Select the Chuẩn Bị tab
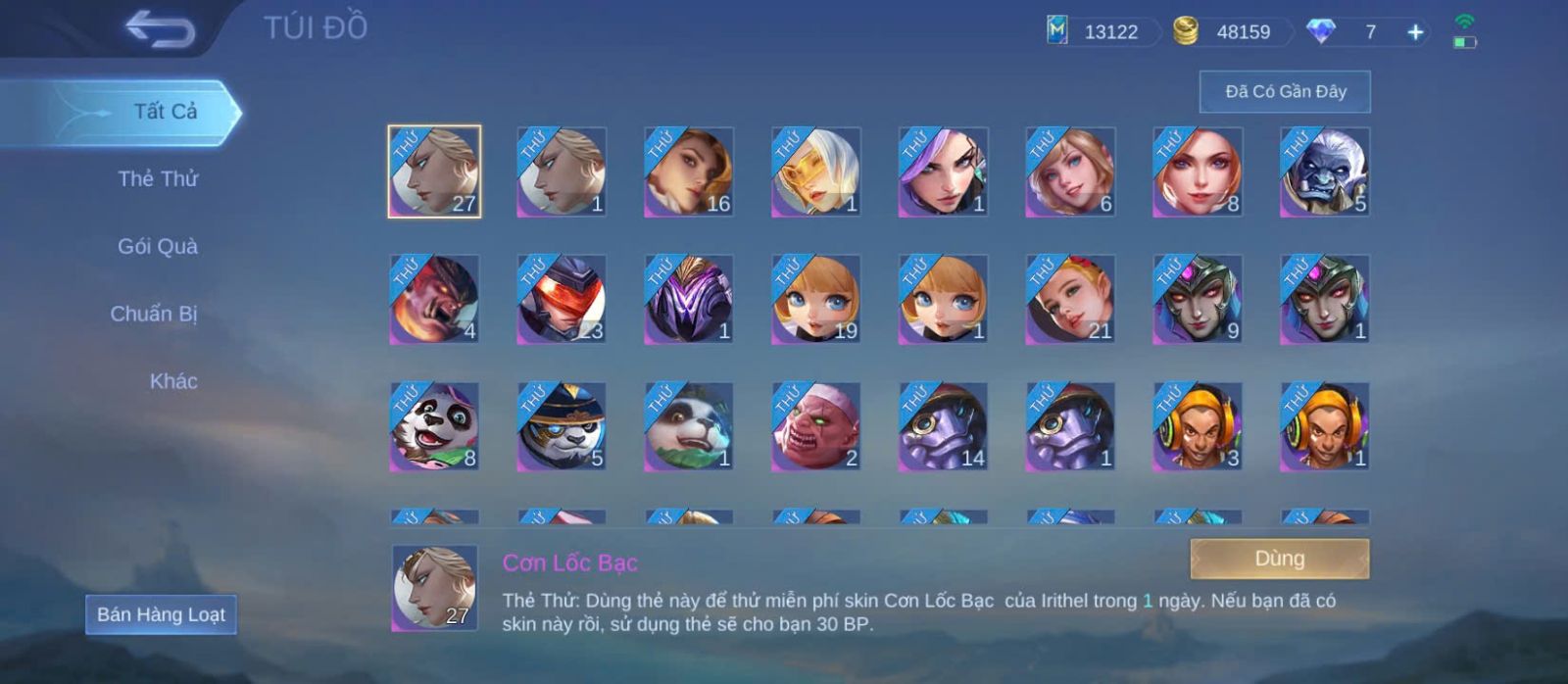Viewport: 1568px width, 684px height. [x=154, y=314]
